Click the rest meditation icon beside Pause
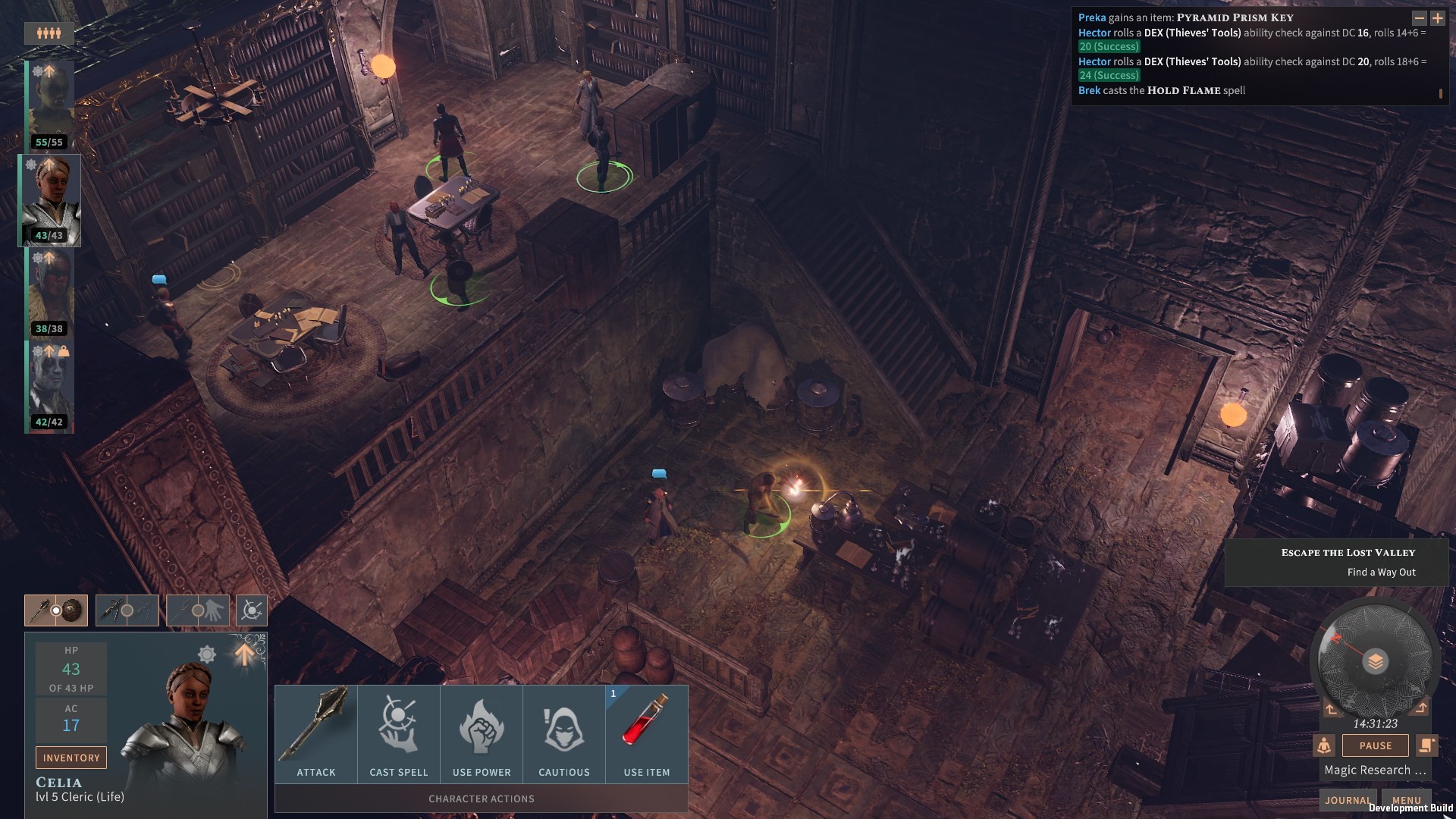 point(1324,745)
